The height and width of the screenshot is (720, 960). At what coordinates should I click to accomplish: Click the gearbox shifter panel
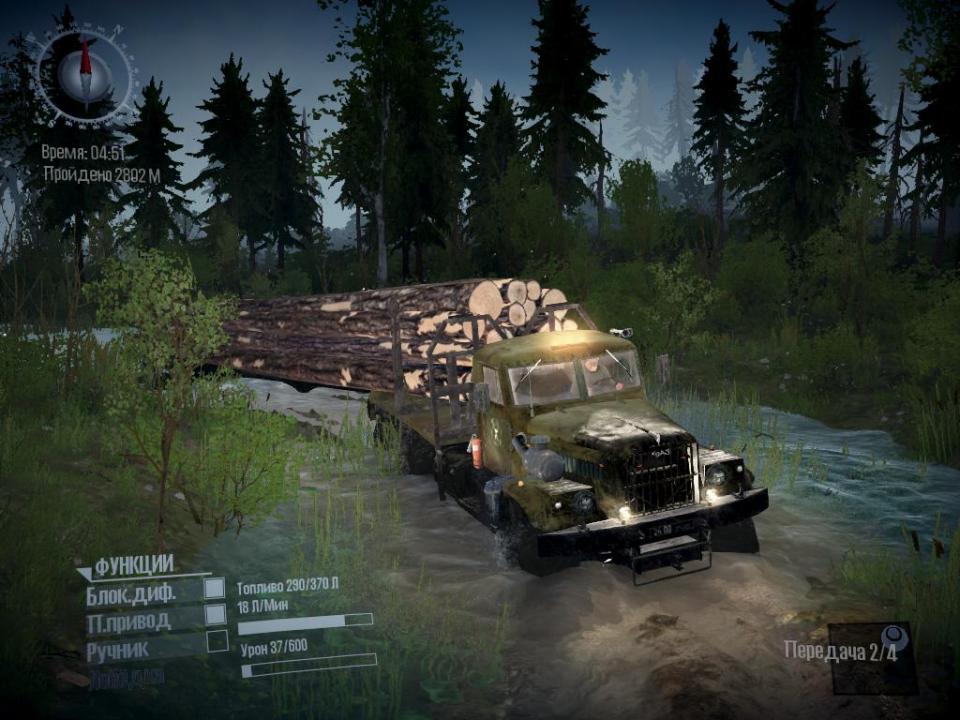tap(873, 658)
